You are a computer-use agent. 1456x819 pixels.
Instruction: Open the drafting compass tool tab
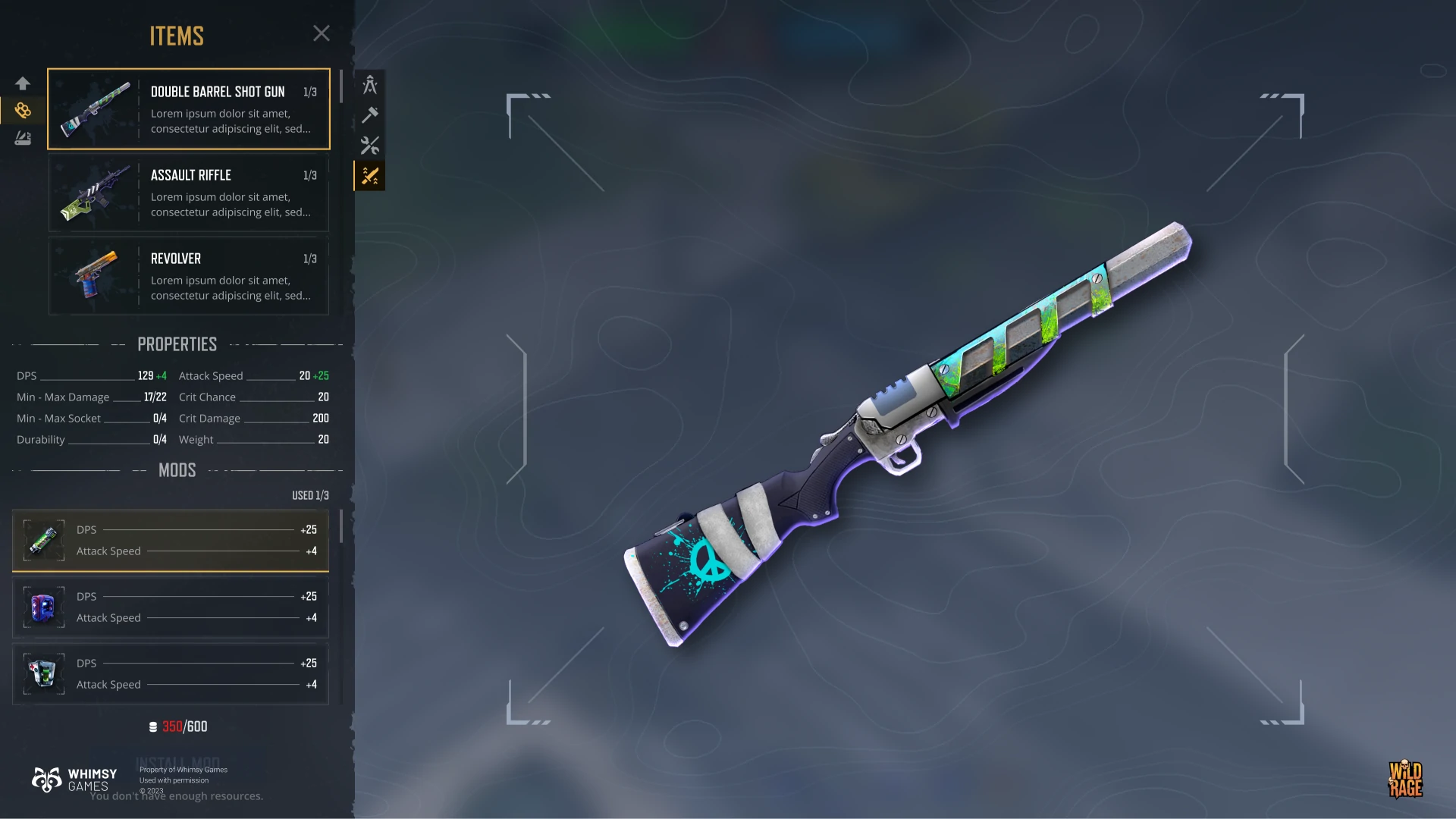[x=370, y=85]
